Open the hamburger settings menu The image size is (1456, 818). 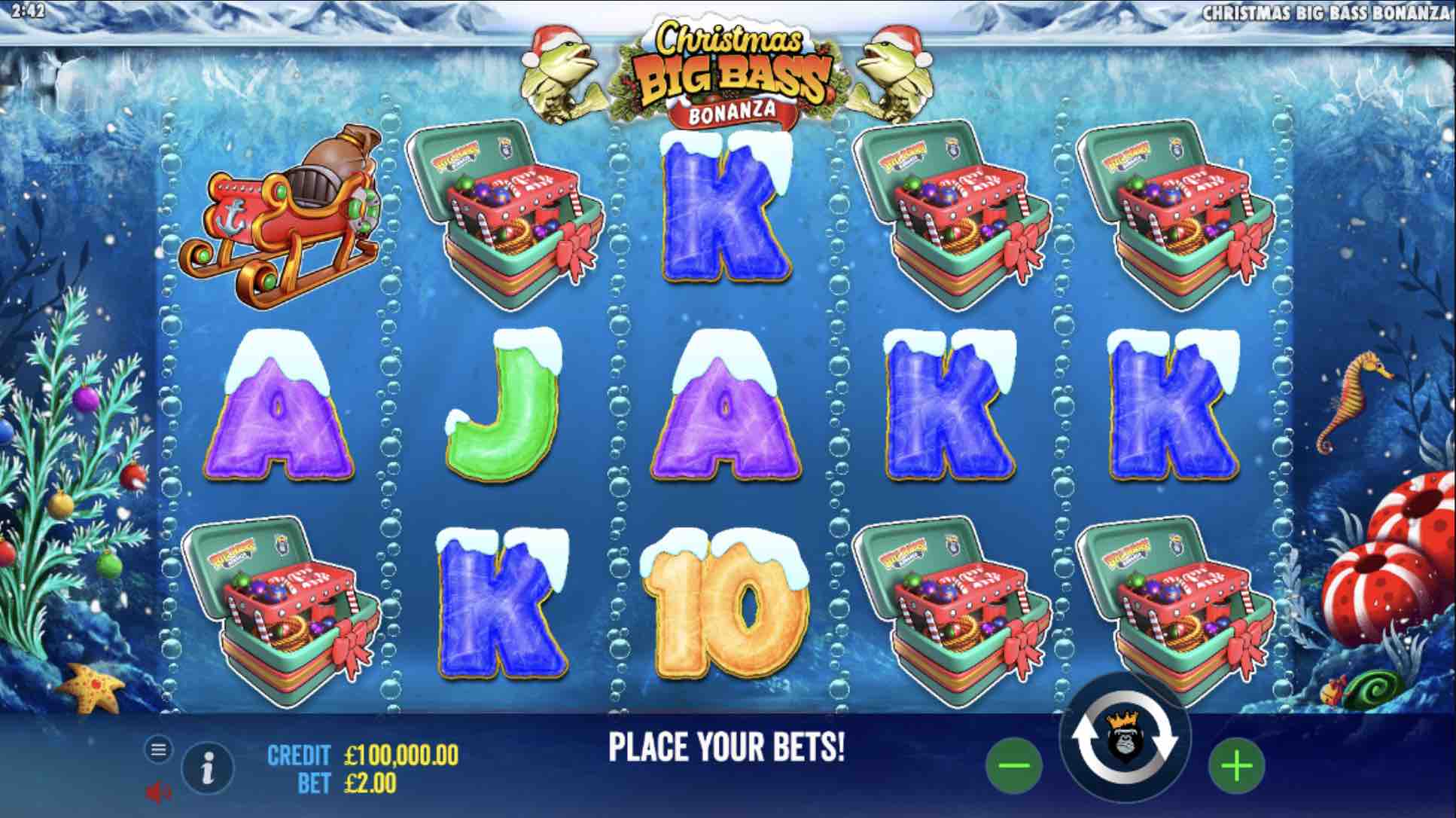pos(158,749)
